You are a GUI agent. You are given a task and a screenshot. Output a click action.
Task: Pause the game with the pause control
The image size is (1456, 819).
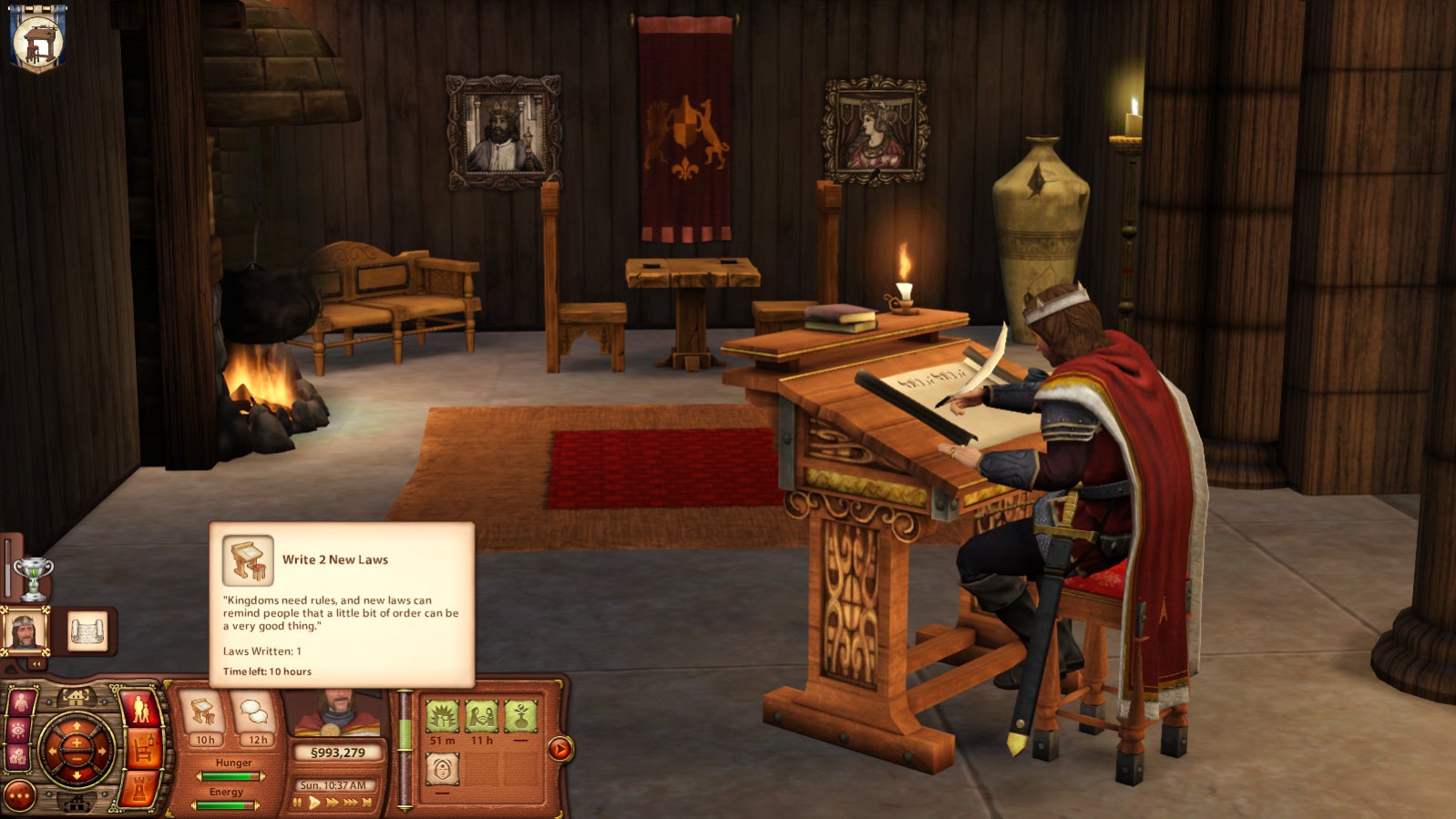(297, 802)
